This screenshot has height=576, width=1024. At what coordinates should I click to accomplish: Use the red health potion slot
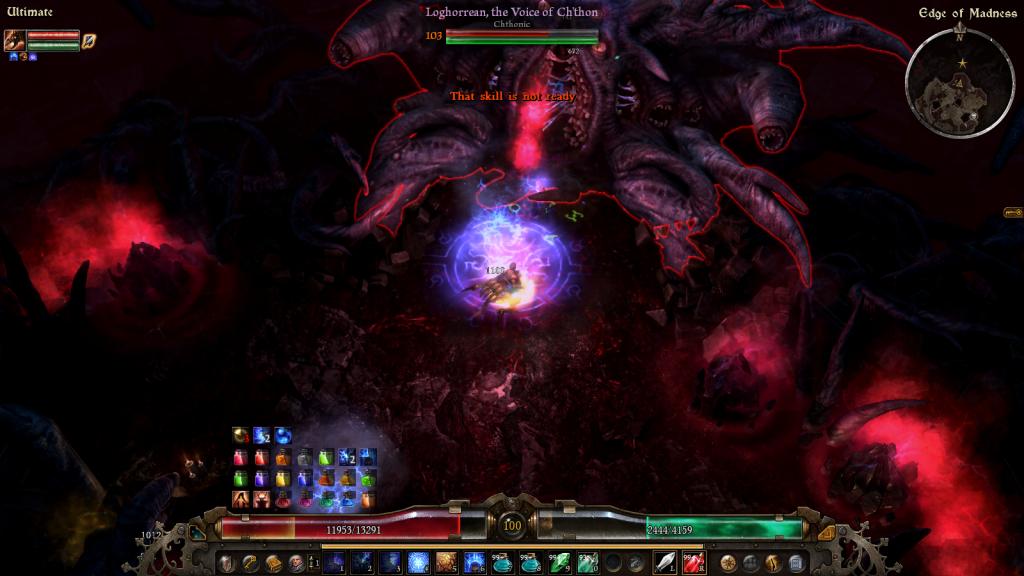(x=692, y=563)
